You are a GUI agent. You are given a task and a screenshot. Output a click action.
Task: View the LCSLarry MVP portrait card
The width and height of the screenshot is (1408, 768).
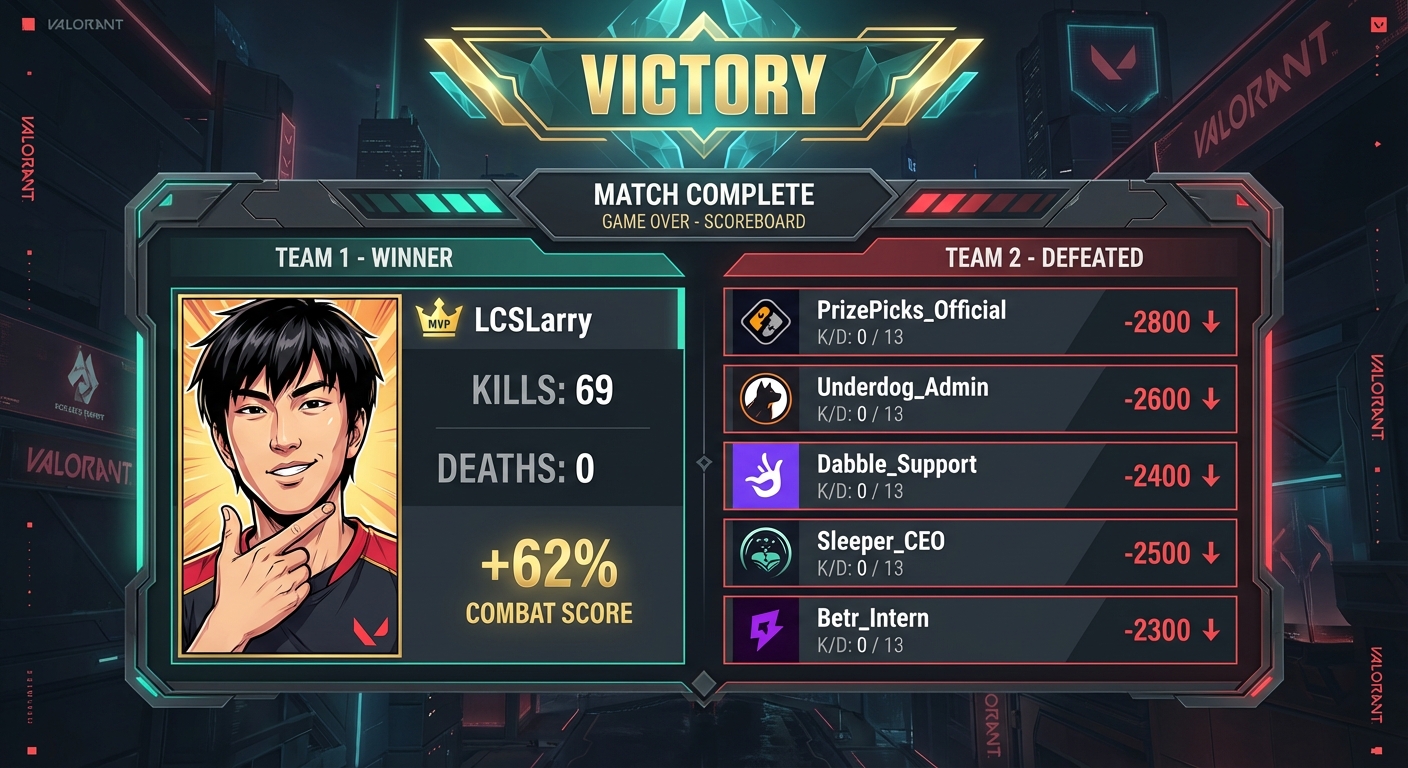[x=290, y=476]
